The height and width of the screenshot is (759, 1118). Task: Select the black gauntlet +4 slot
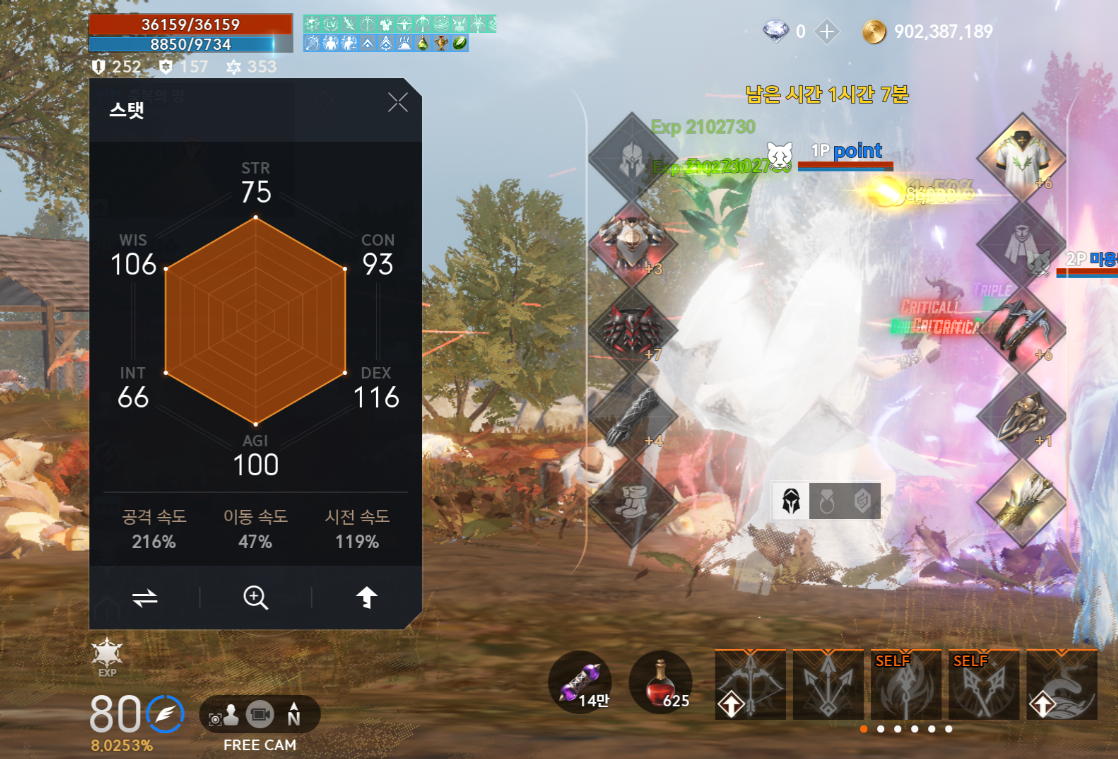coord(632,413)
